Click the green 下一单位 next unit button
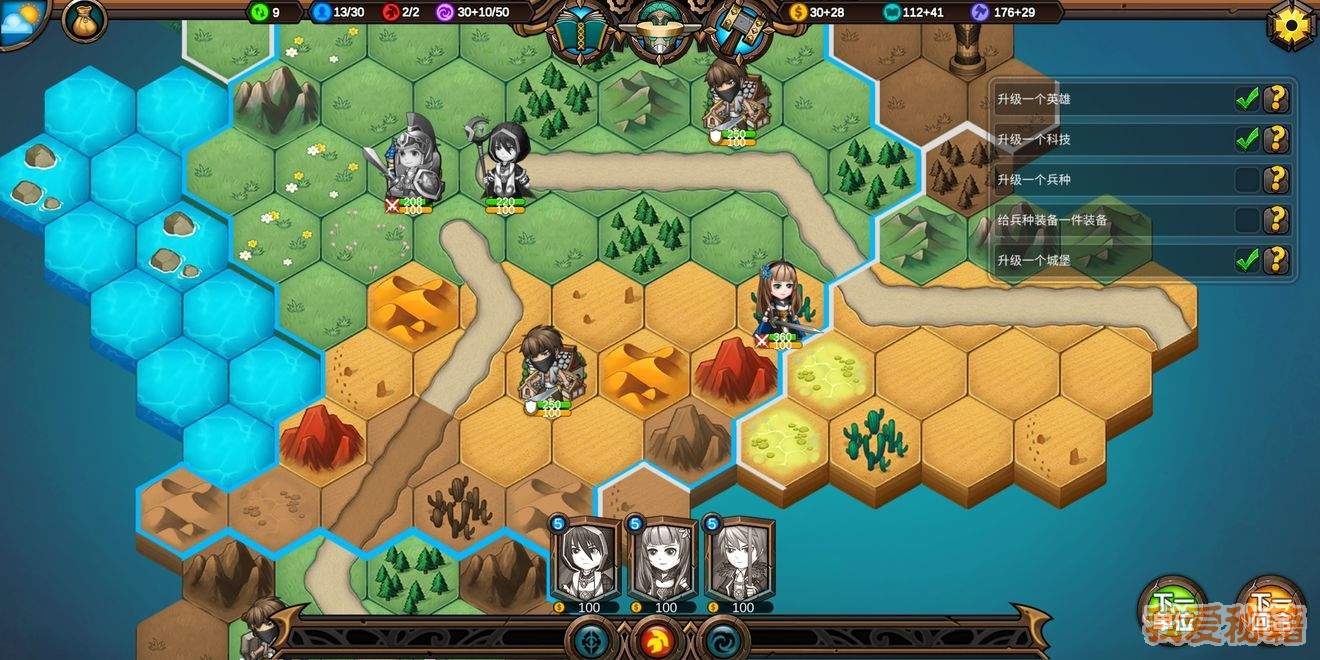This screenshot has width=1320, height=660. pyautogui.click(x=1173, y=609)
